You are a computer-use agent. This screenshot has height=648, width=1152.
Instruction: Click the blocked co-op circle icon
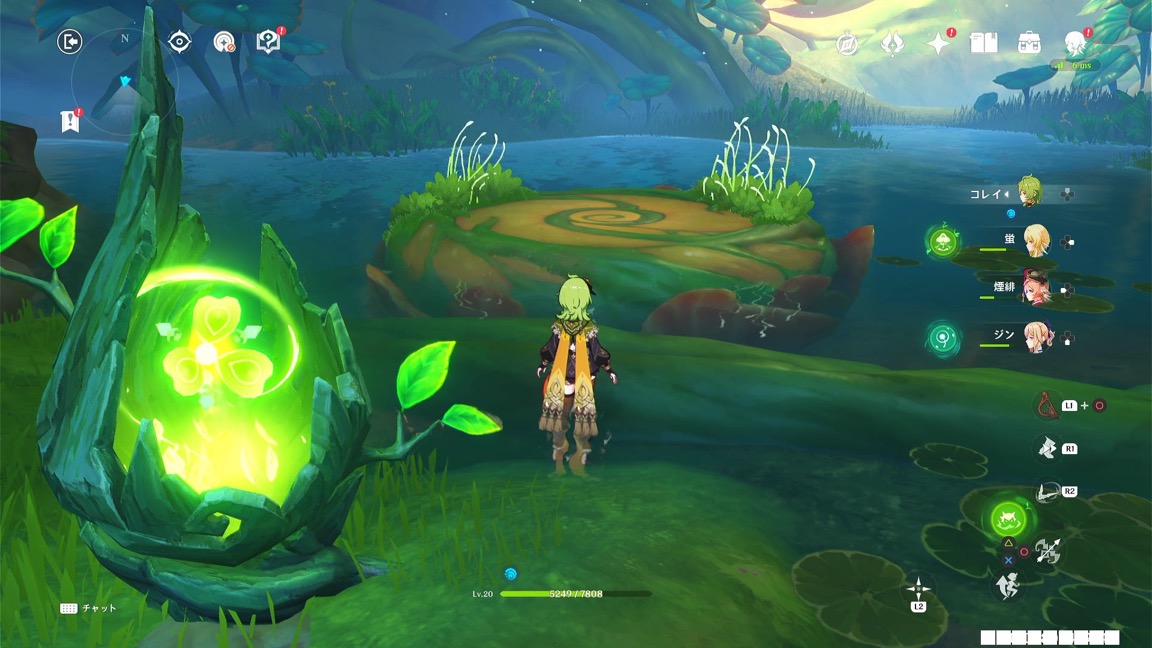[x=224, y=42]
